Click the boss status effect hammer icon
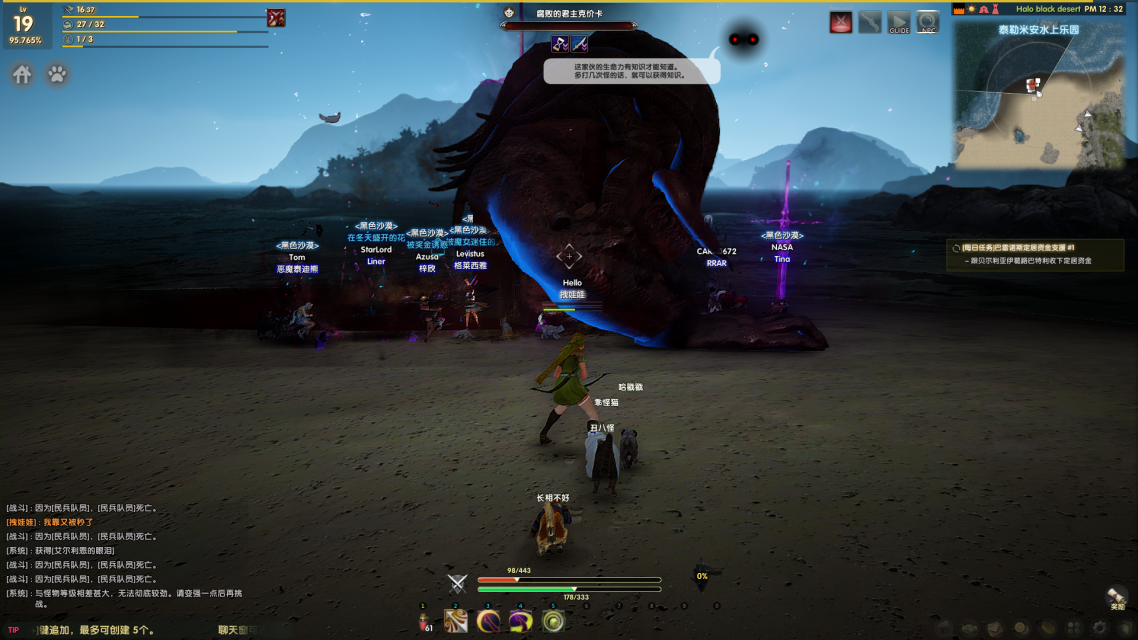Screen dimensions: 1138x640 (x=560, y=44)
